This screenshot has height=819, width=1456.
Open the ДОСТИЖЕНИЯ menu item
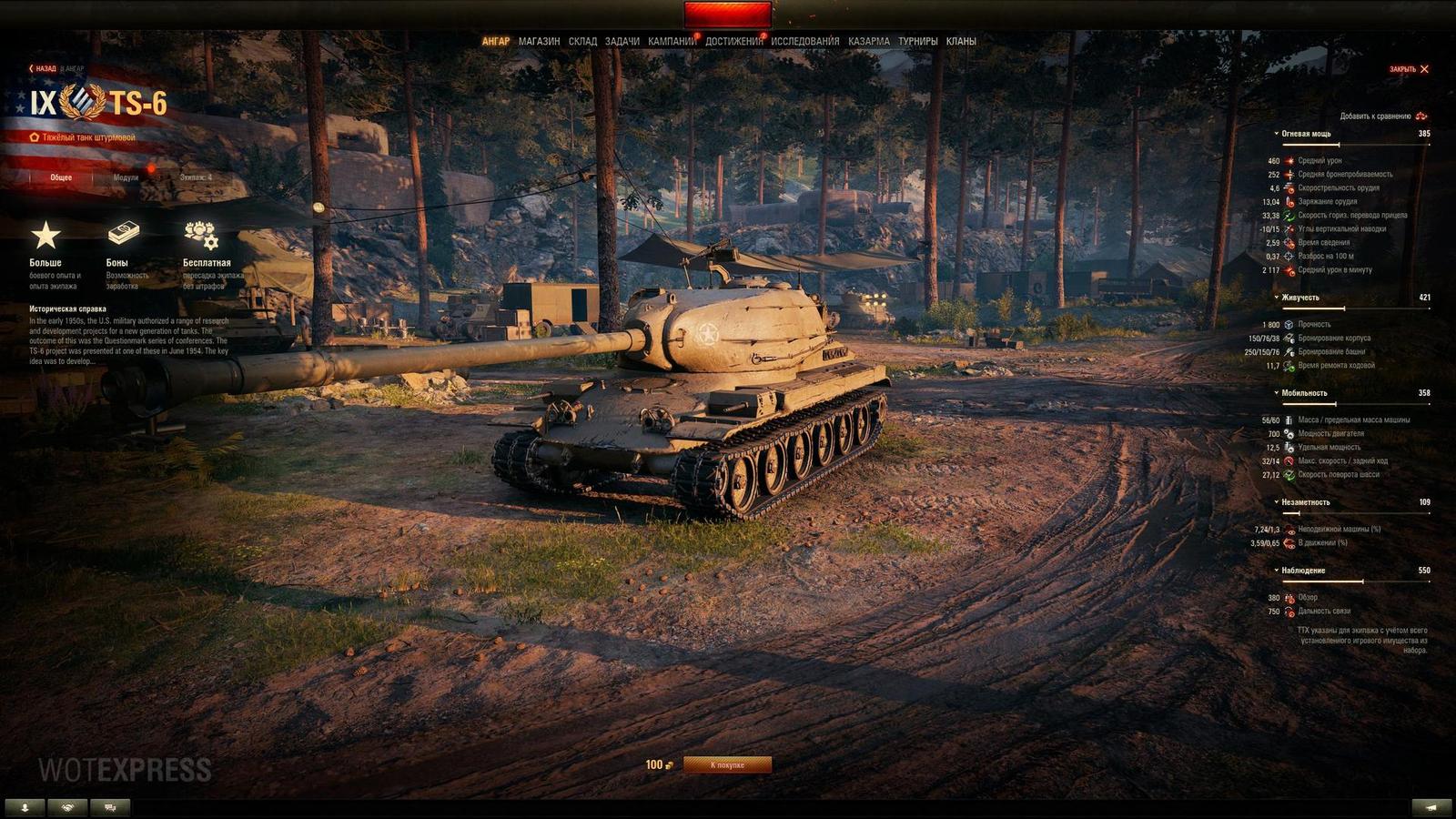[x=733, y=41]
